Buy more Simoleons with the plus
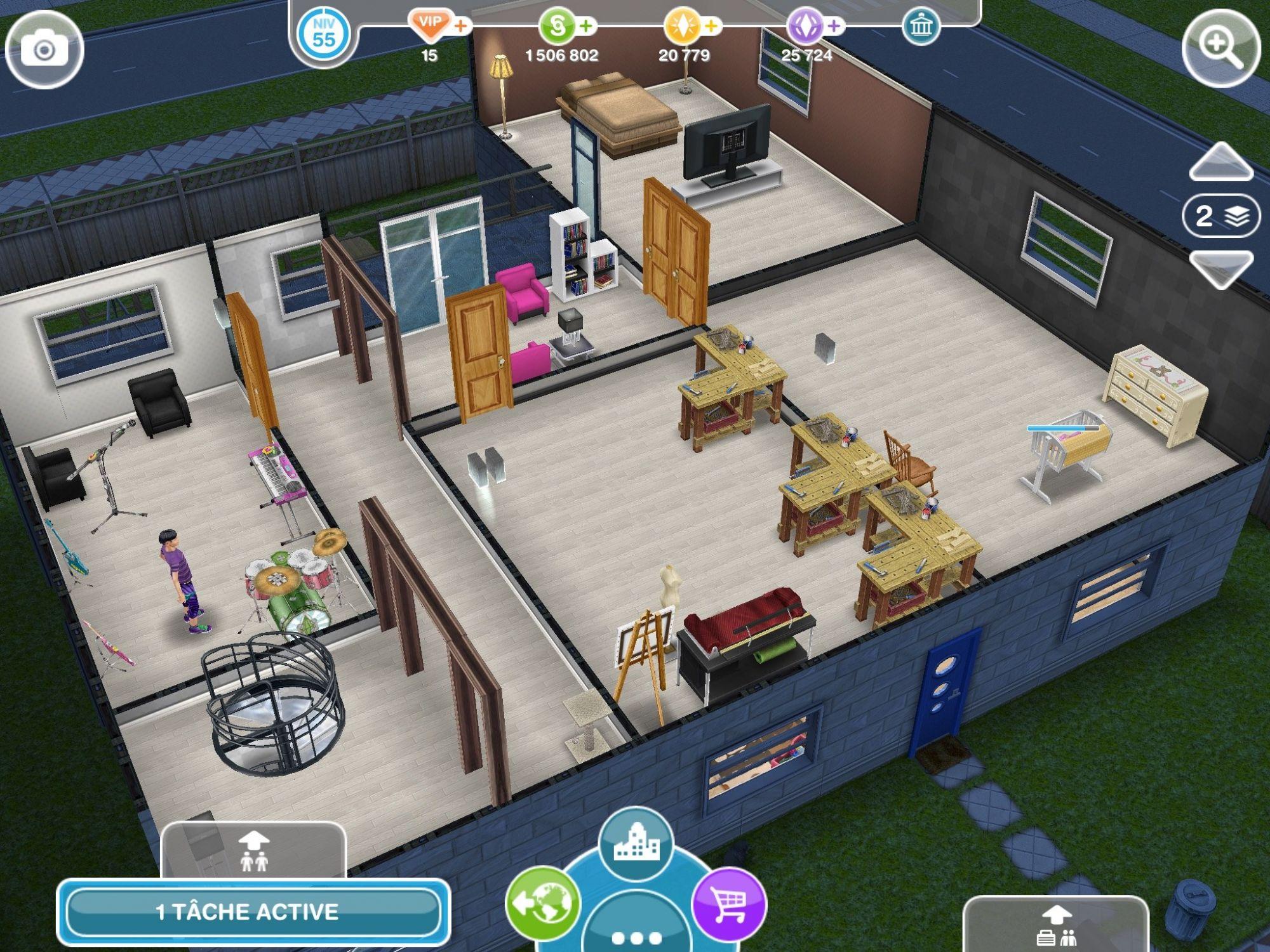This screenshot has width=1270, height=952. click(586, 27)
